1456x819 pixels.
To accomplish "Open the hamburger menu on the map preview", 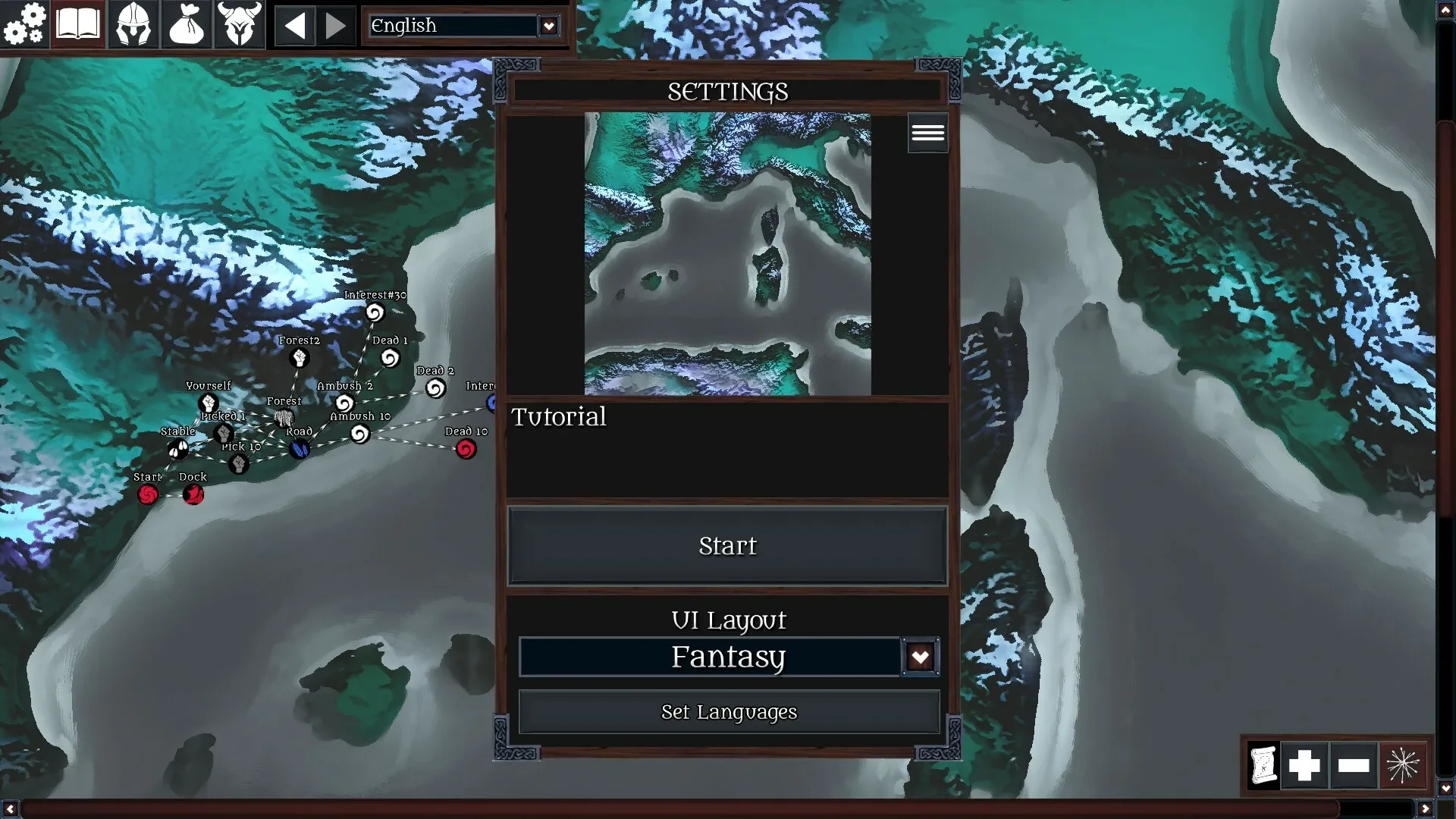I will click(x=928, y=132).
